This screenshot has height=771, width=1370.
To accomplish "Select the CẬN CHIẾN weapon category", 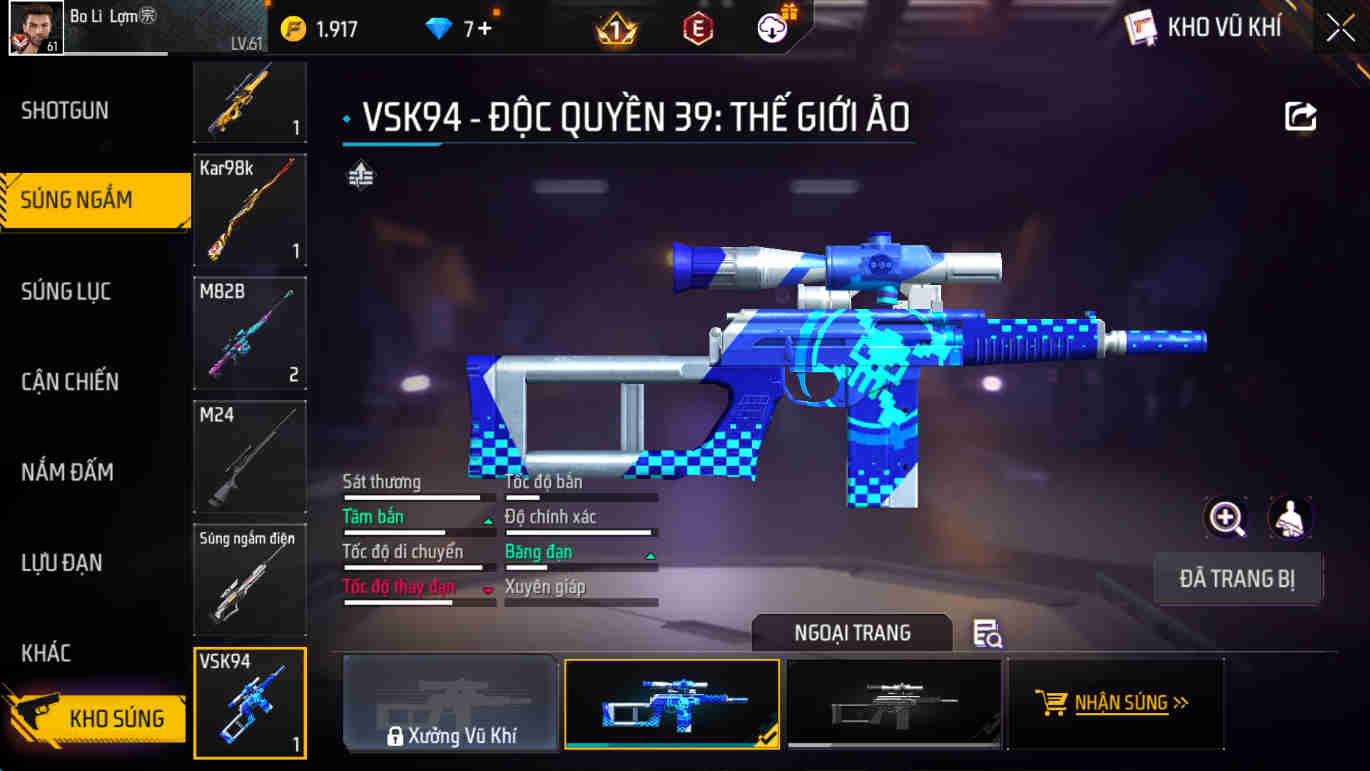I will [70, 381].
